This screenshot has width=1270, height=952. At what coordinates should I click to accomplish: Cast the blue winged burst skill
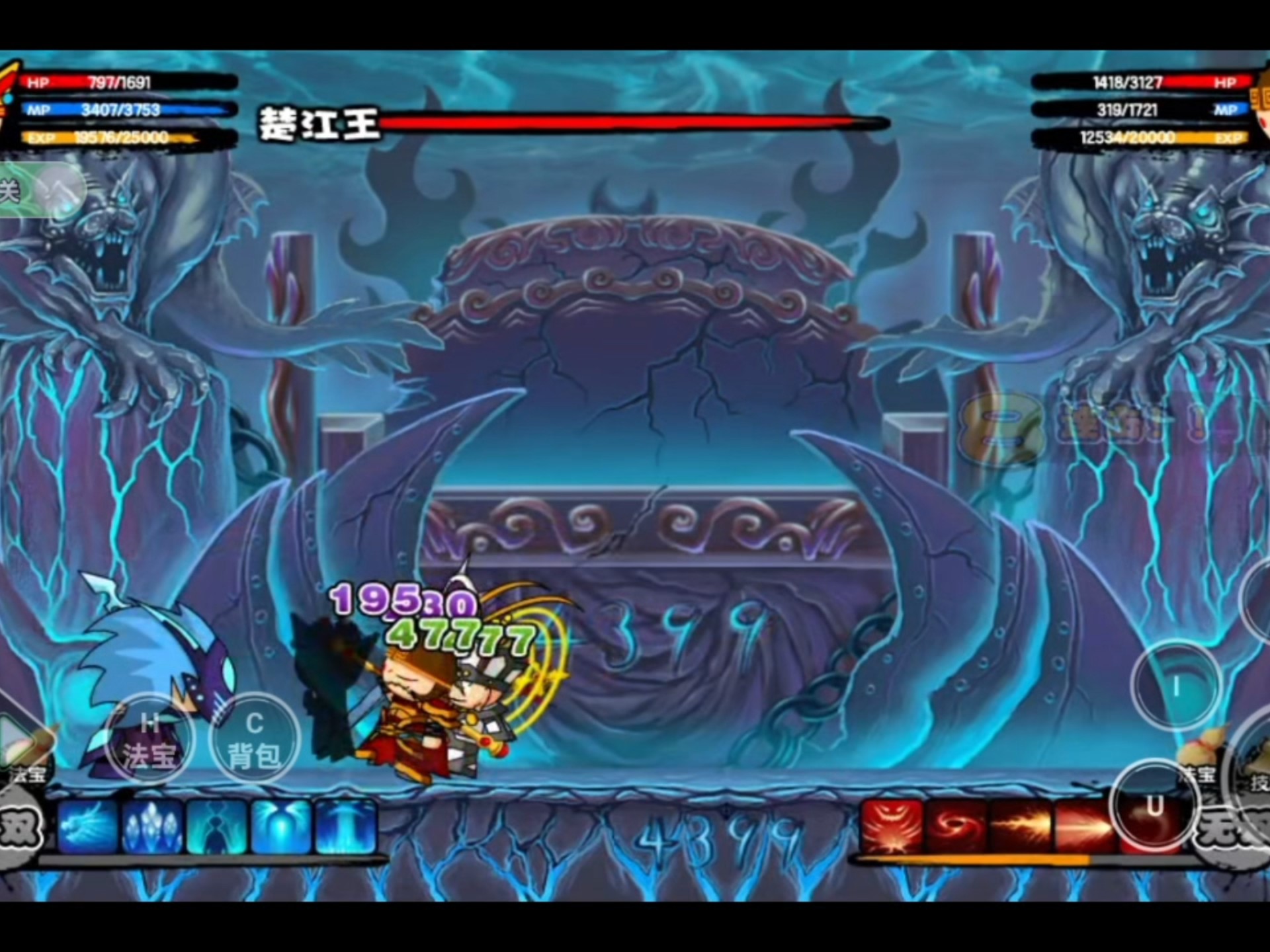(281, 826)
